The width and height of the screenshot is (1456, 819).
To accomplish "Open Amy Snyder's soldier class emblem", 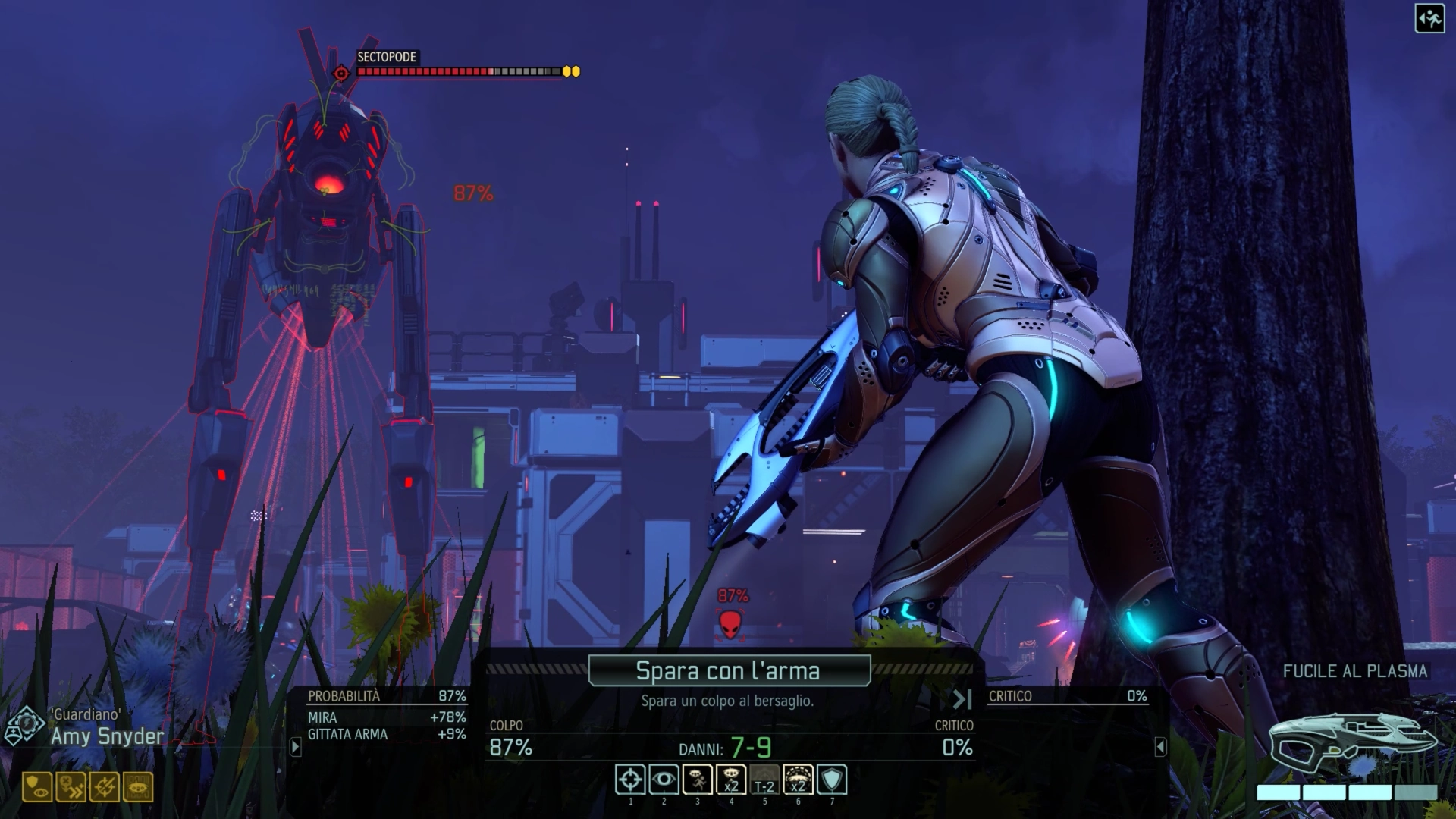I will point(24,726).
